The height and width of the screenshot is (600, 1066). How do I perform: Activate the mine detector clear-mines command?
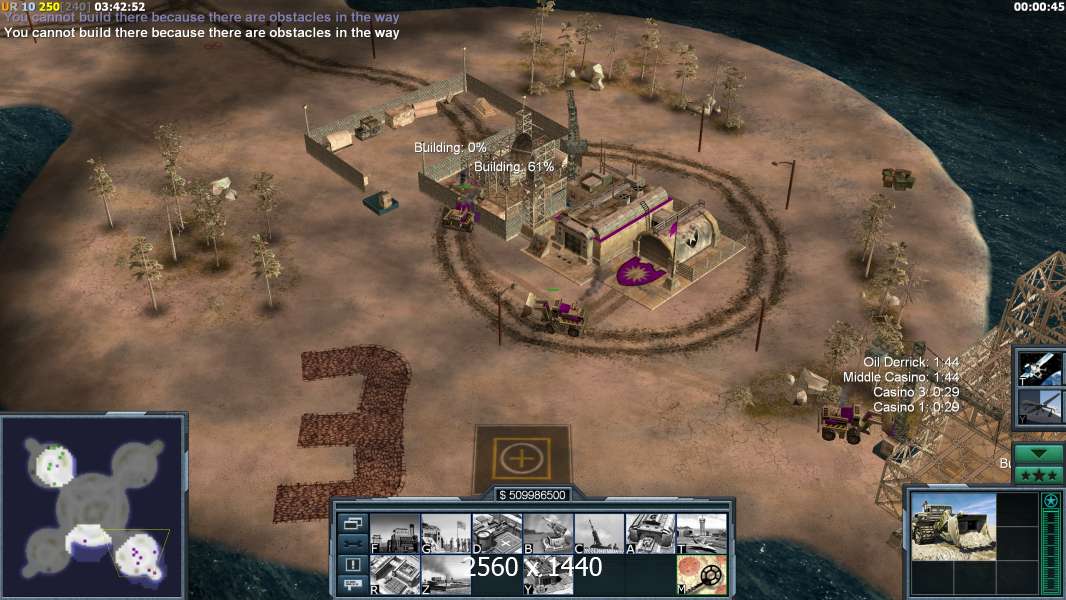[x=701, y=574]
